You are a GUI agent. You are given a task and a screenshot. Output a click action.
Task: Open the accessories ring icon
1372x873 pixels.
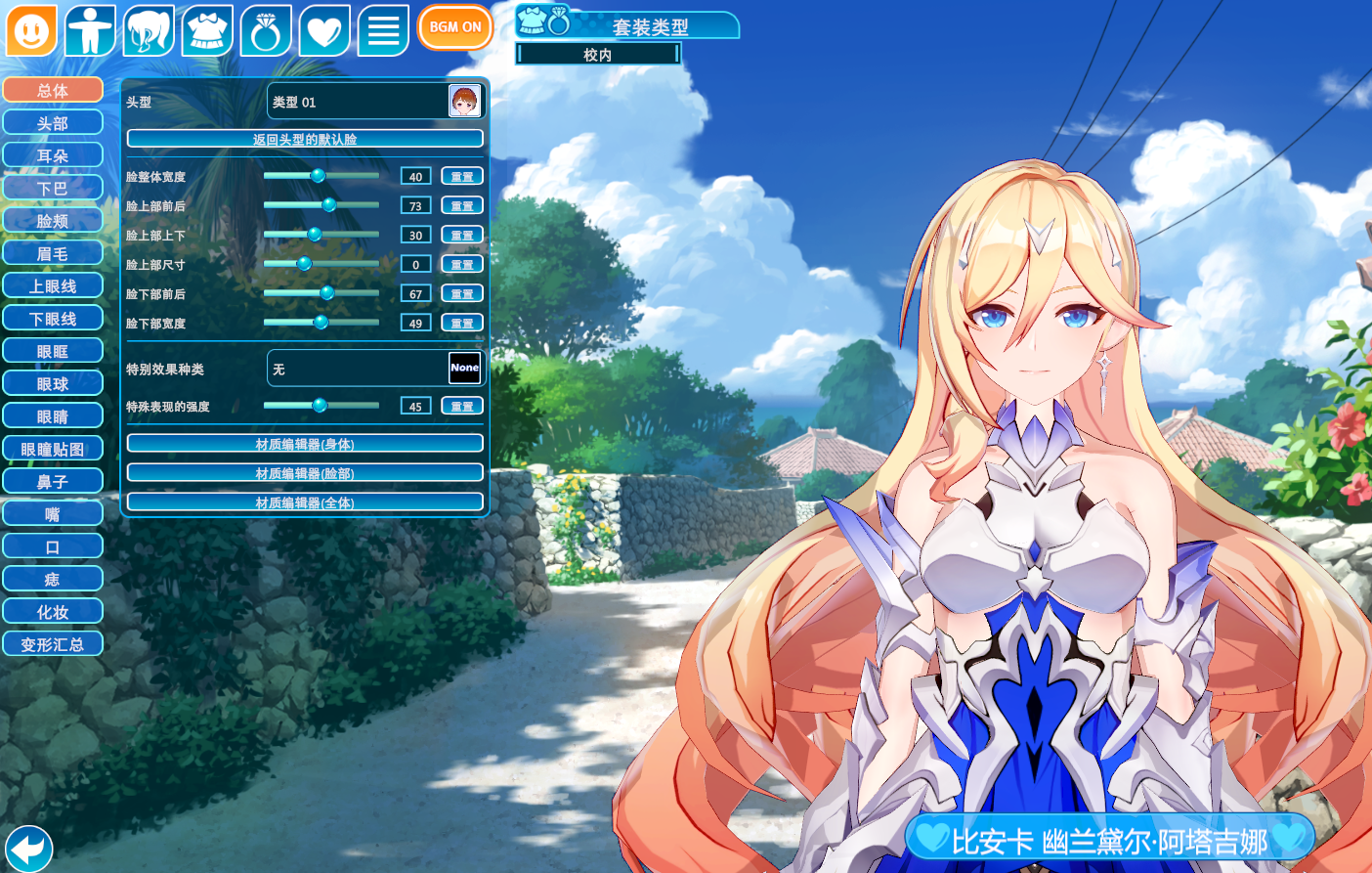[x=266, y=30]
